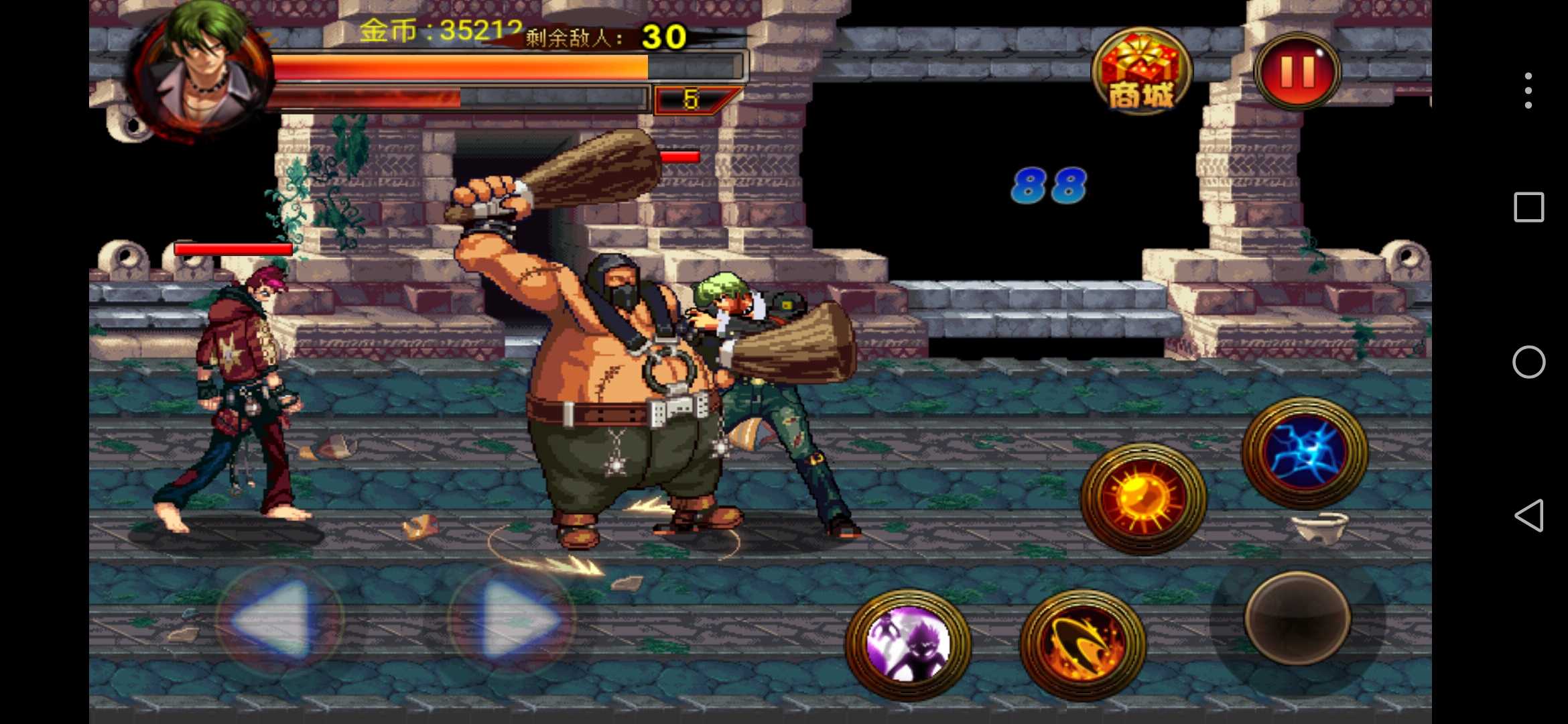
Task: Activate the blue lightning skill
Action: pyautogui.click(x=1304, y=452)
